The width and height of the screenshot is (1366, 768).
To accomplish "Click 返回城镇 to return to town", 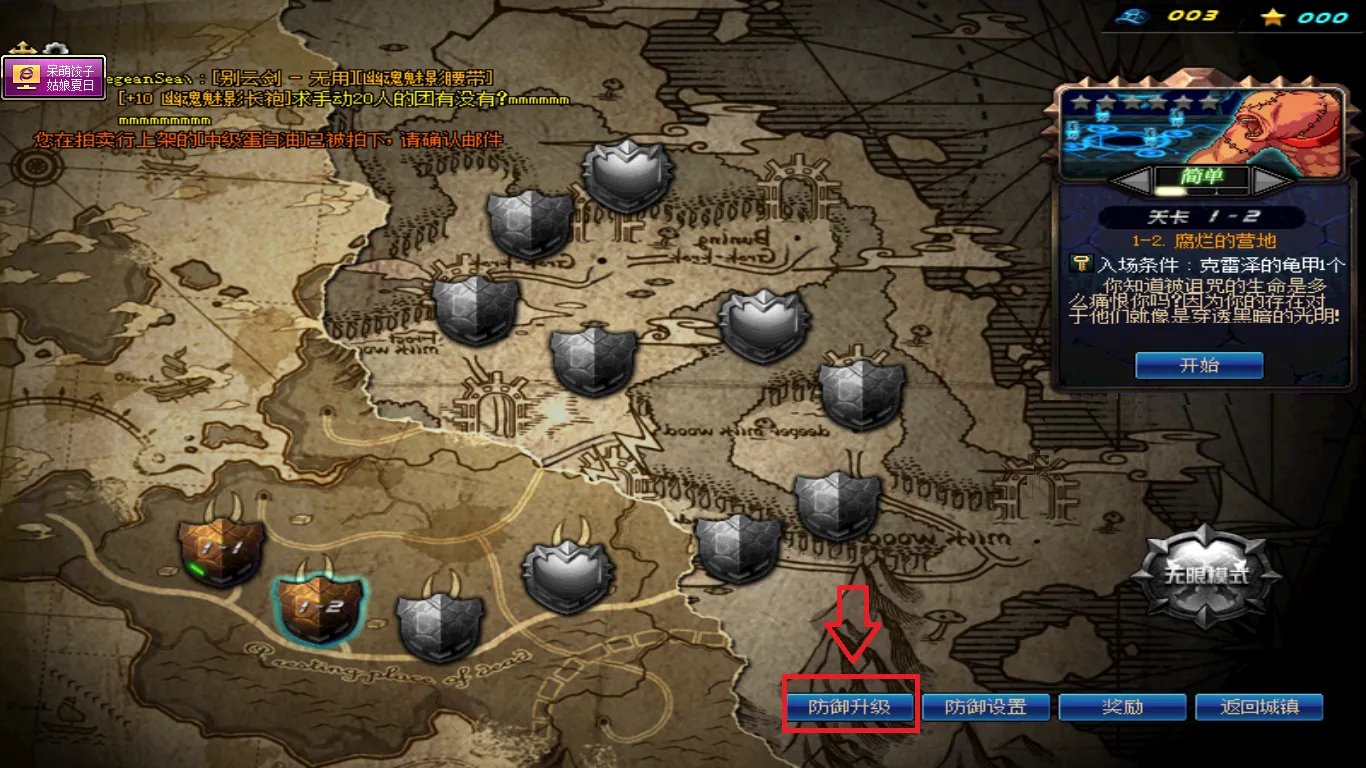I will (x=1259, y=707).
